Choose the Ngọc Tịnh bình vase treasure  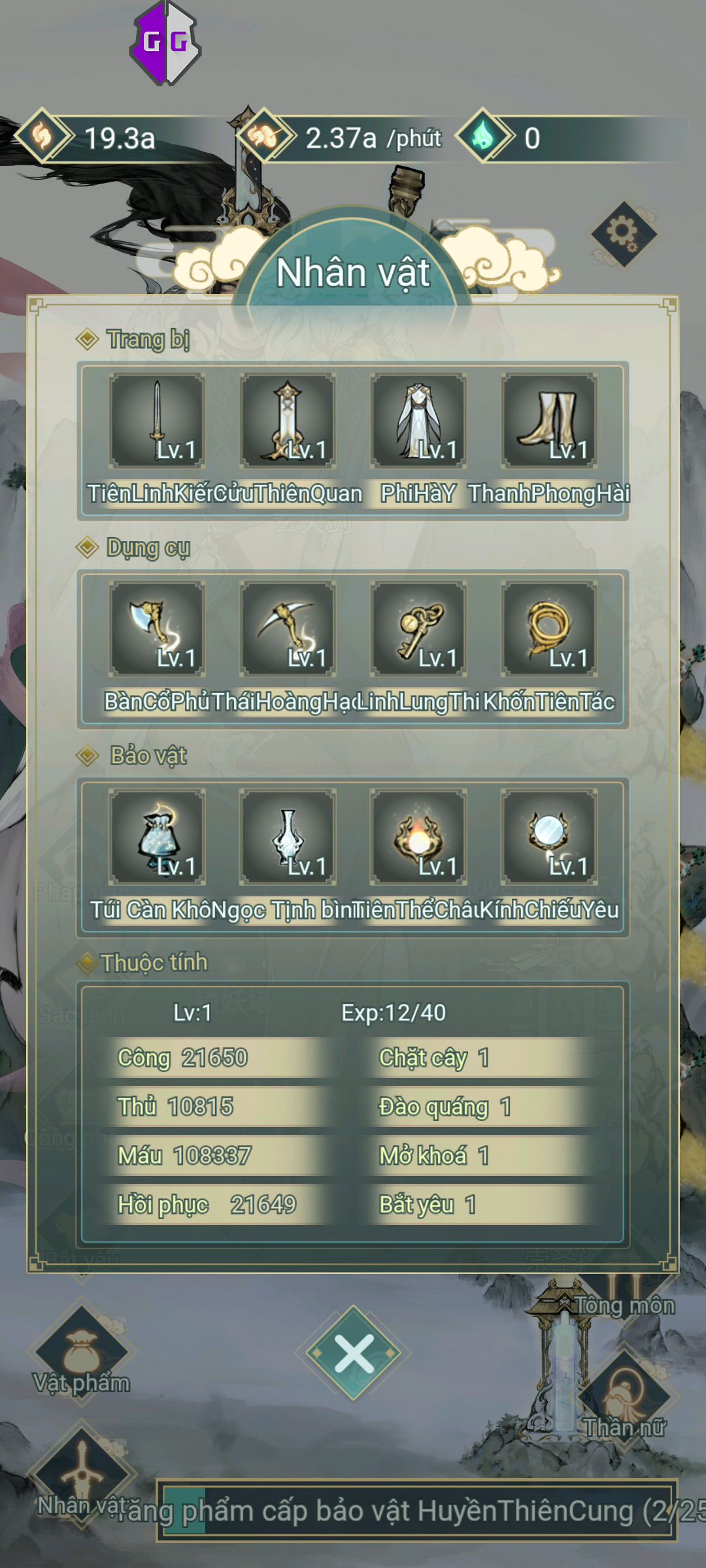coord(288,836)
